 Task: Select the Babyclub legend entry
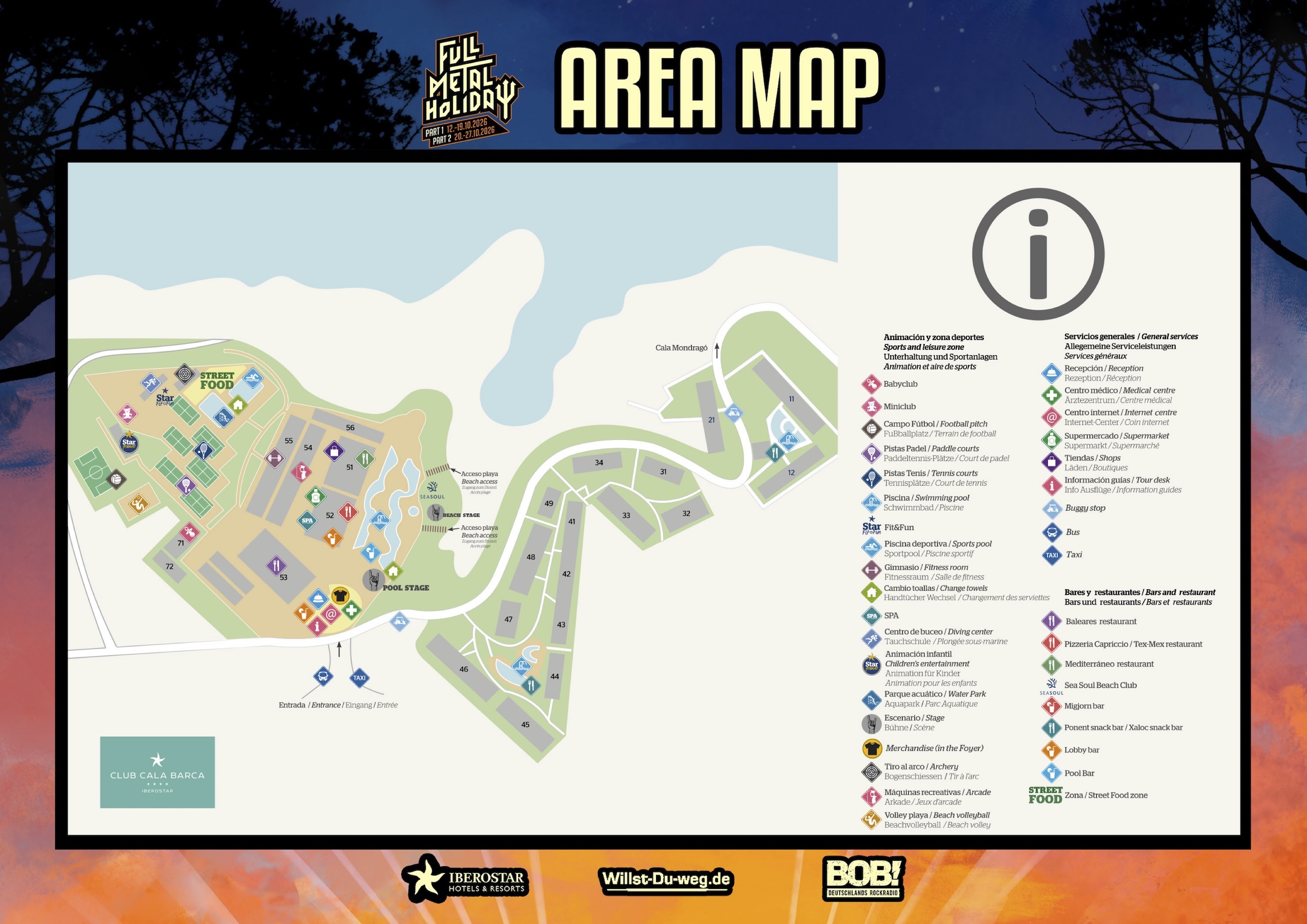coord(900,384)
